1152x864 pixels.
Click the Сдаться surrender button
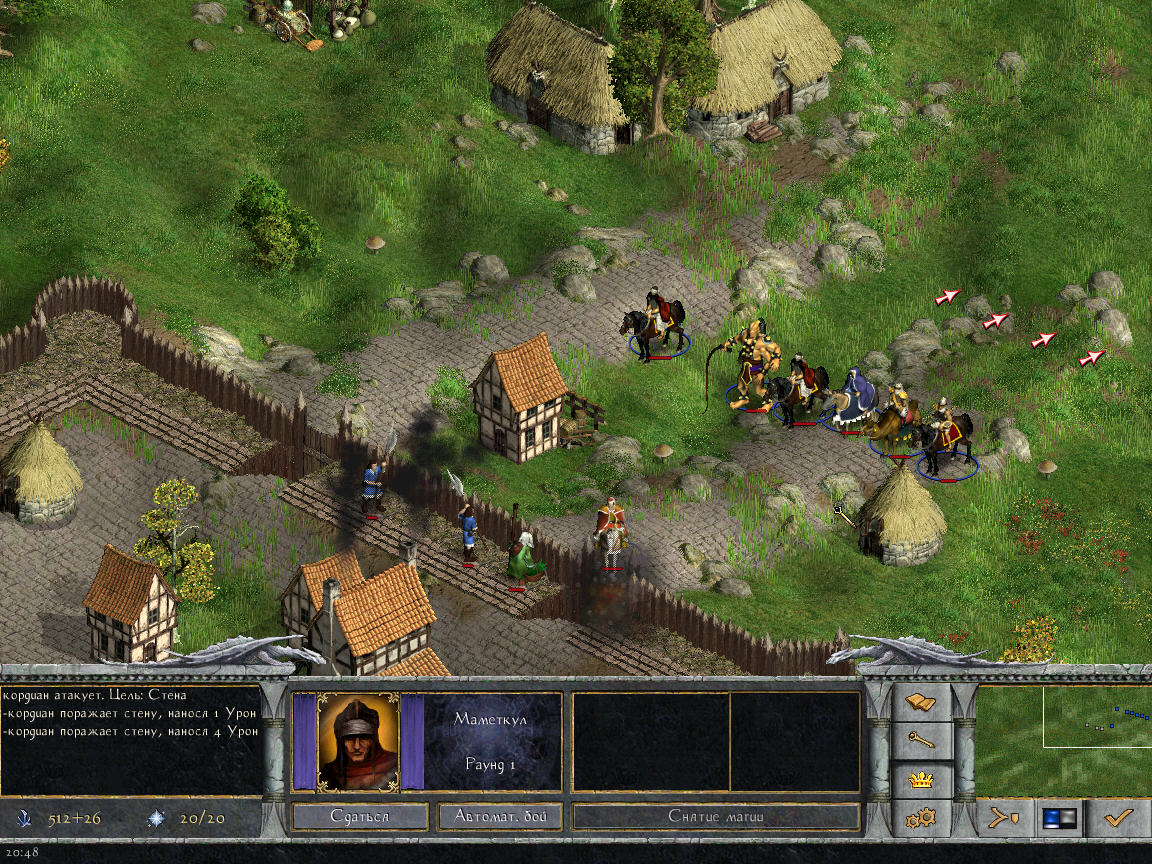pyautogui.click(x=360, y=816)
